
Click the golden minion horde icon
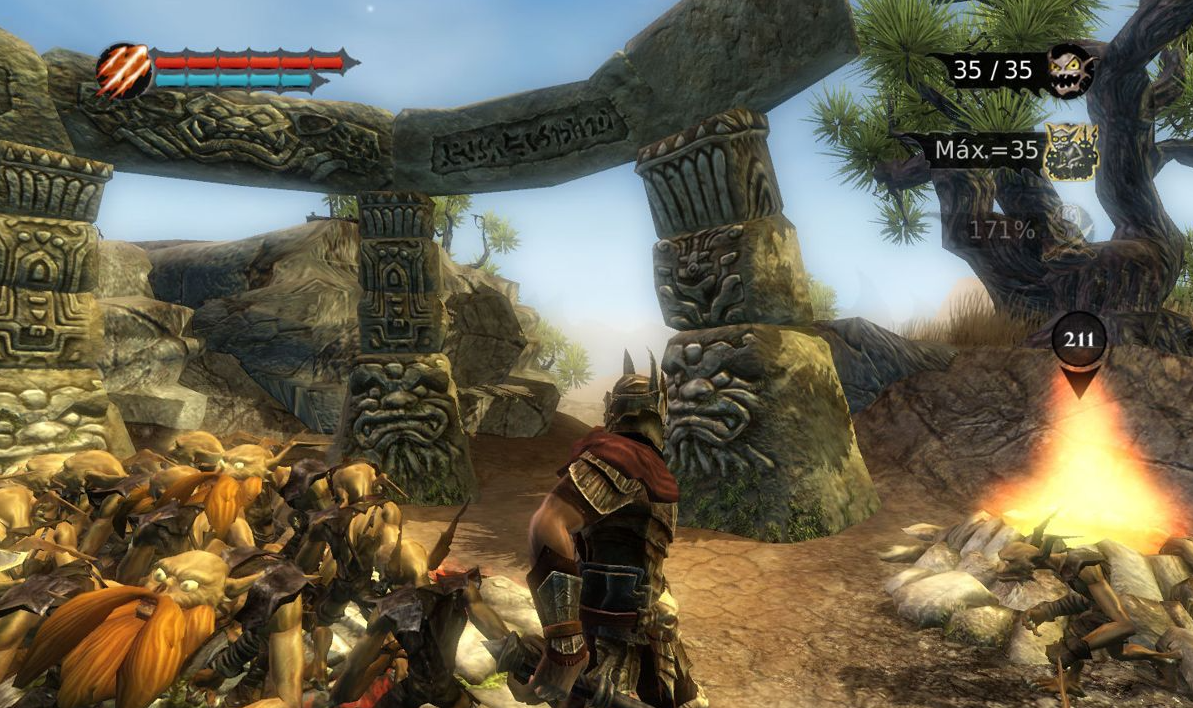tap(1071, 152)
